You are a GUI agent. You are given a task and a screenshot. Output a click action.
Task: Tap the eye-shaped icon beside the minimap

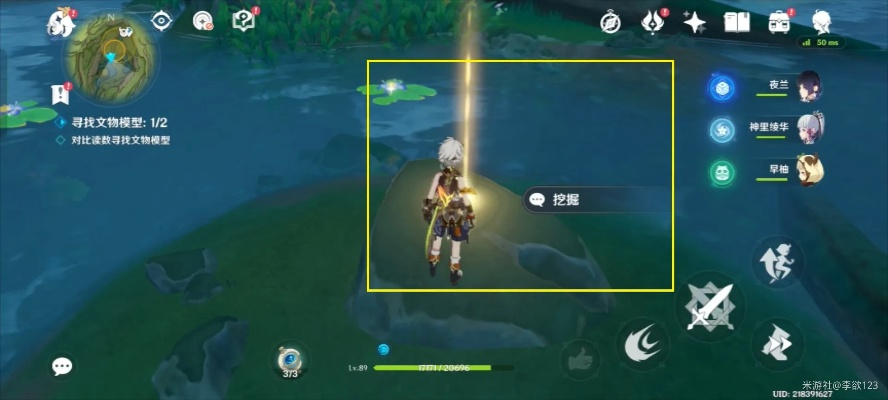(x=162, y=20)
